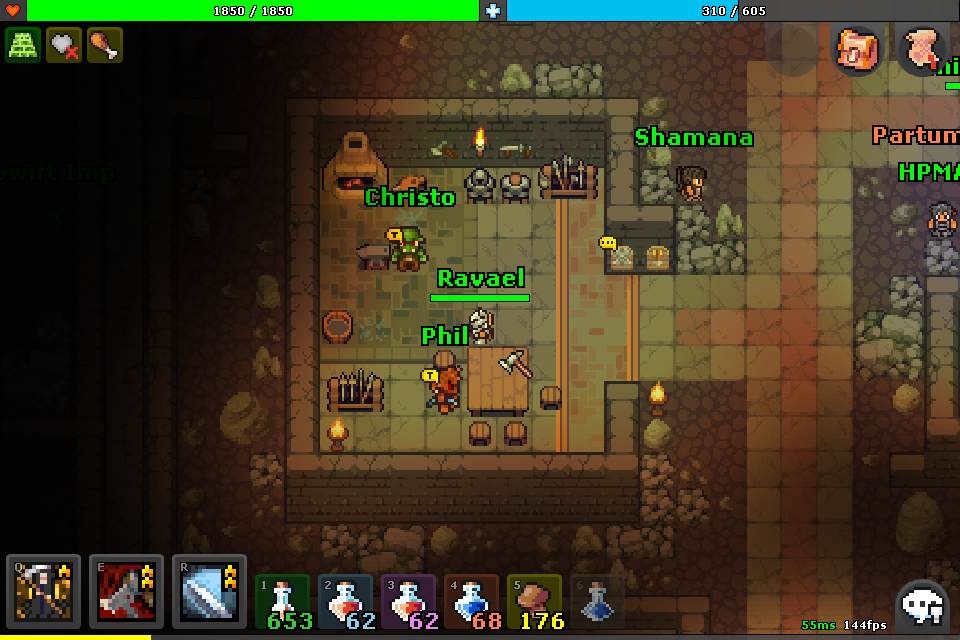Open the torn parchment scroll button
This screenshot has height=640, width=960.
(x=922, y=49)
